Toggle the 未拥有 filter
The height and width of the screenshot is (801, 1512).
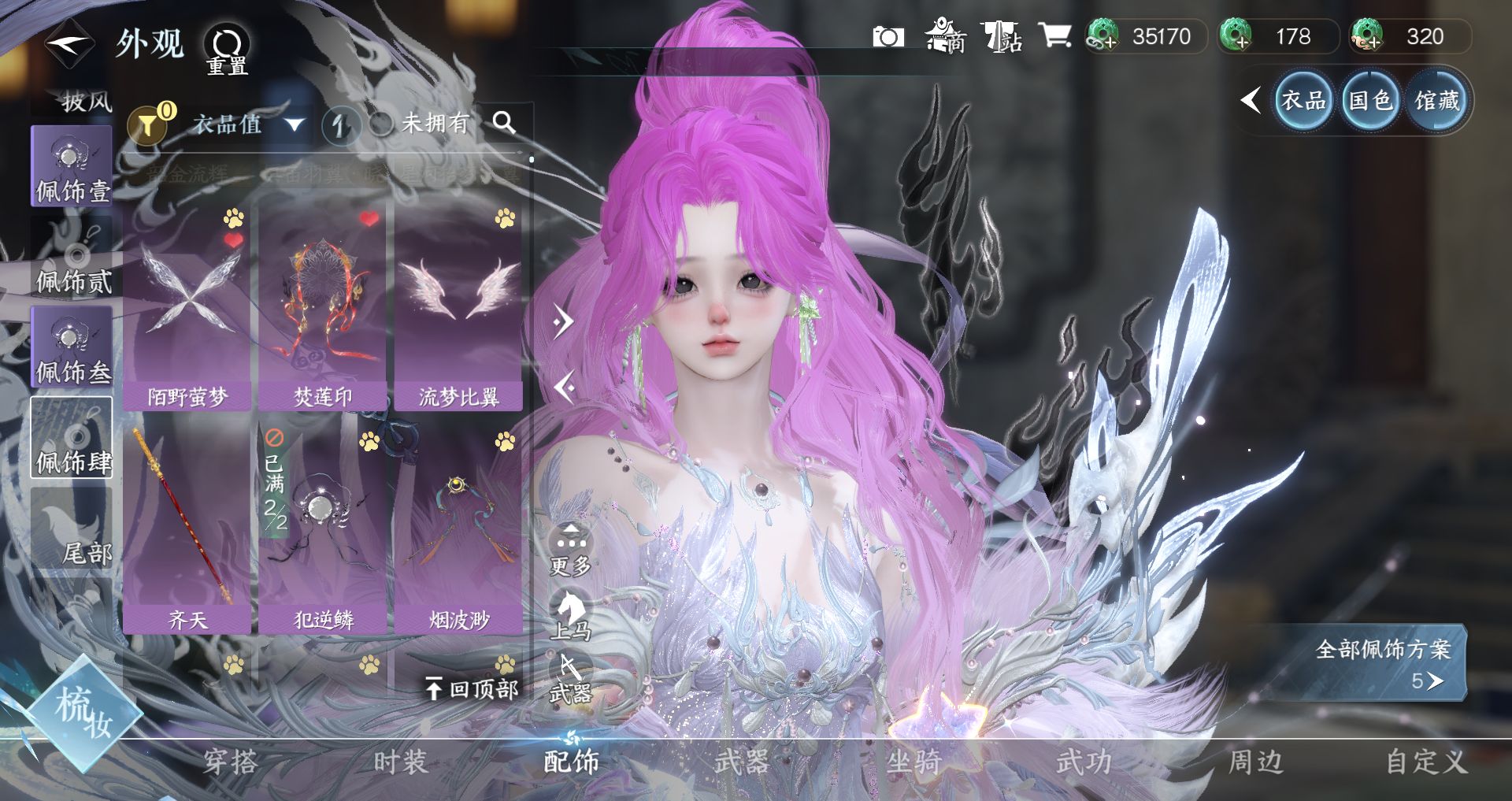[x=425, y=124]
